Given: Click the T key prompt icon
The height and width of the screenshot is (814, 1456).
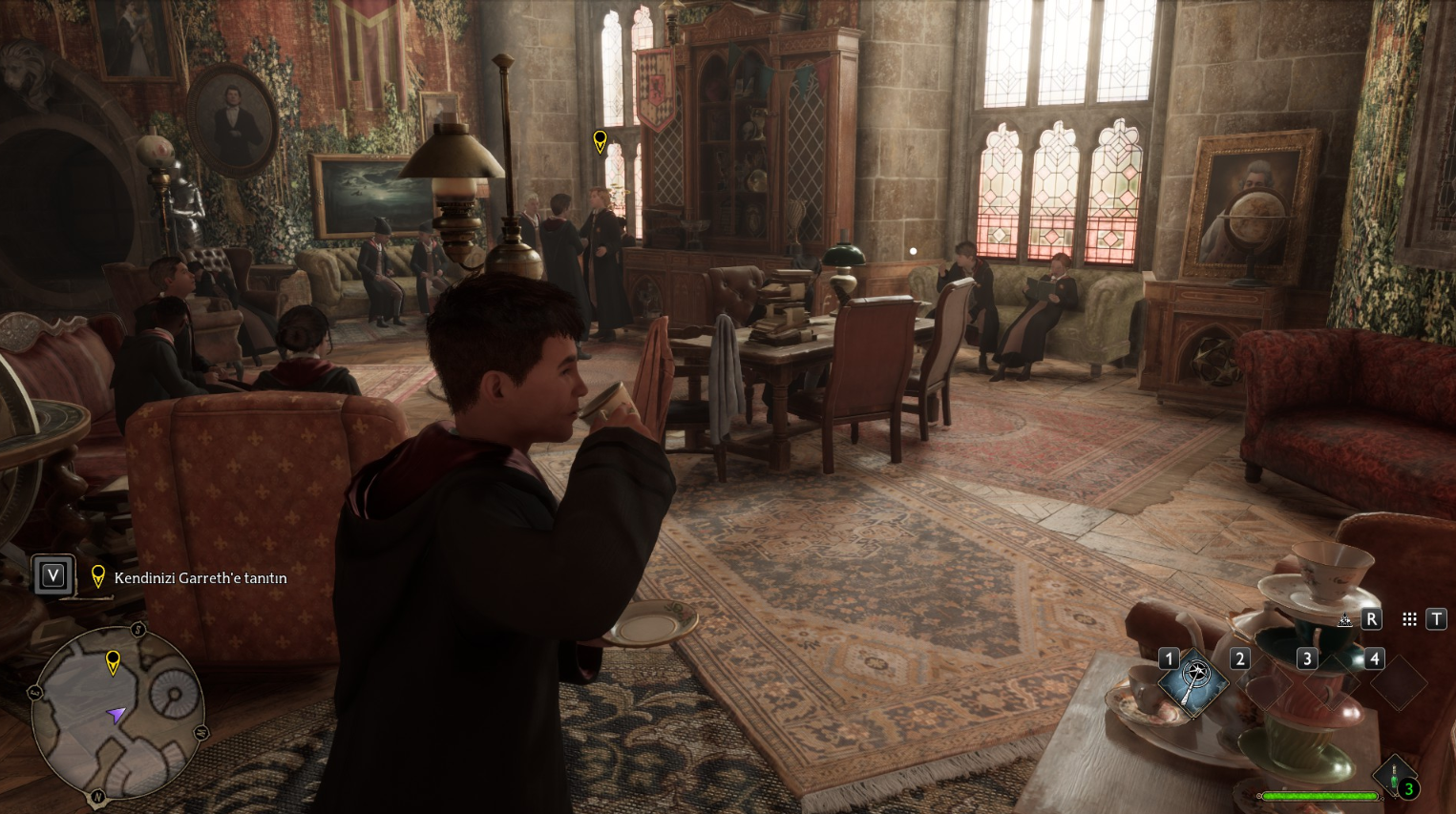Looking at the screenshot, I should 1437,618.
